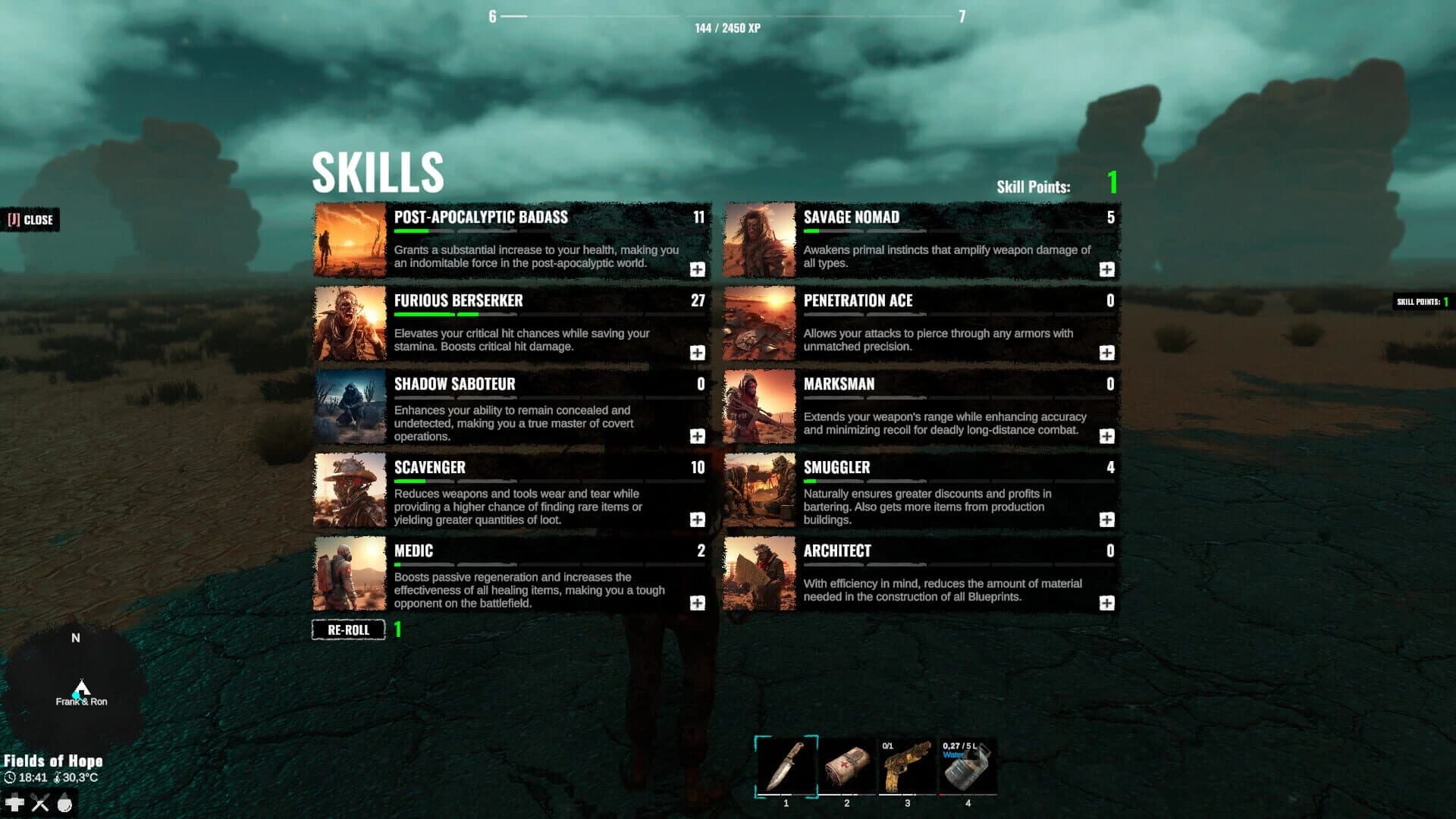Select the Medic skill portrait
This screenshot has width=1456, height=819.
pyautogui.click(x=350, y=573)
